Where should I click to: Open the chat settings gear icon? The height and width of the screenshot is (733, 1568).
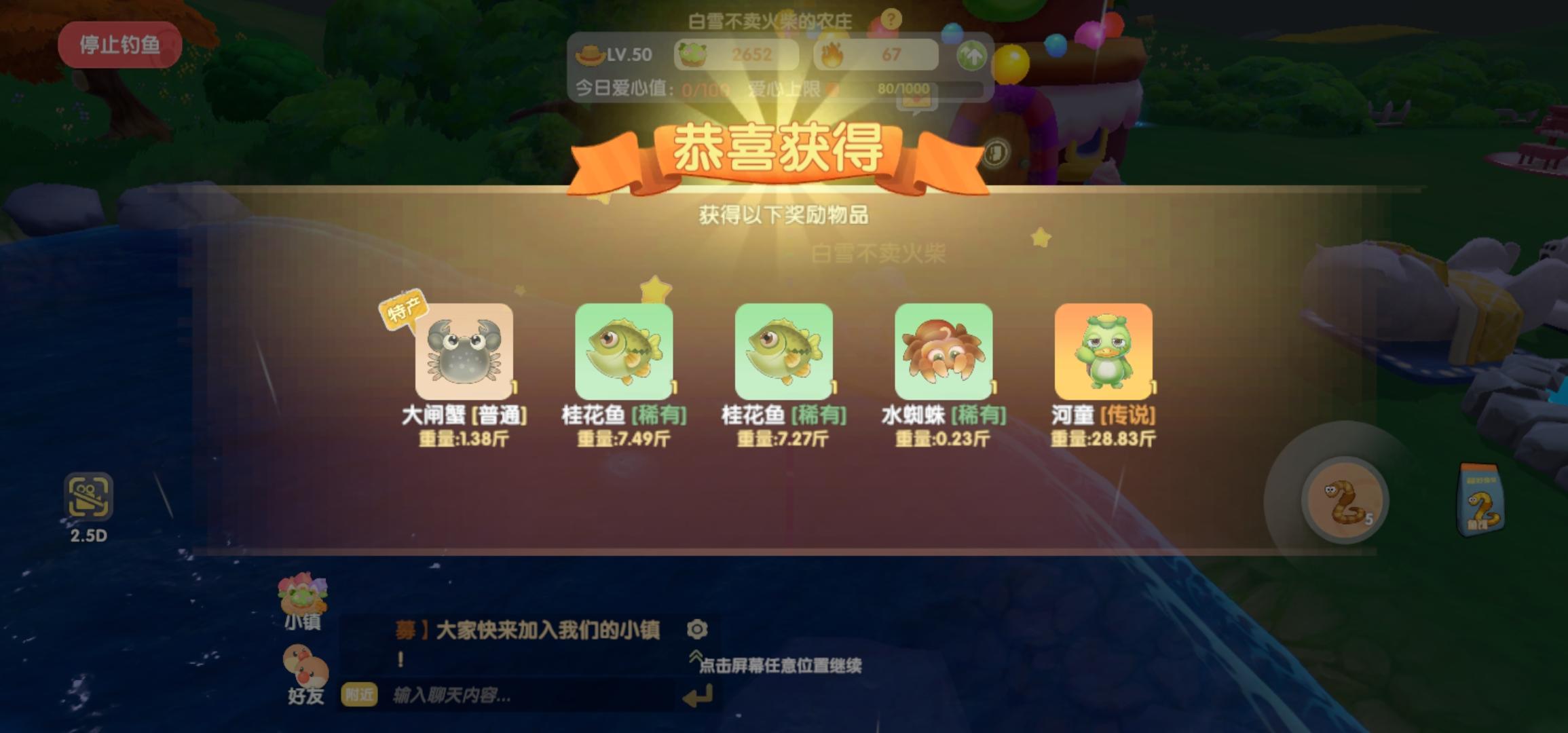(x=698, y=631)
